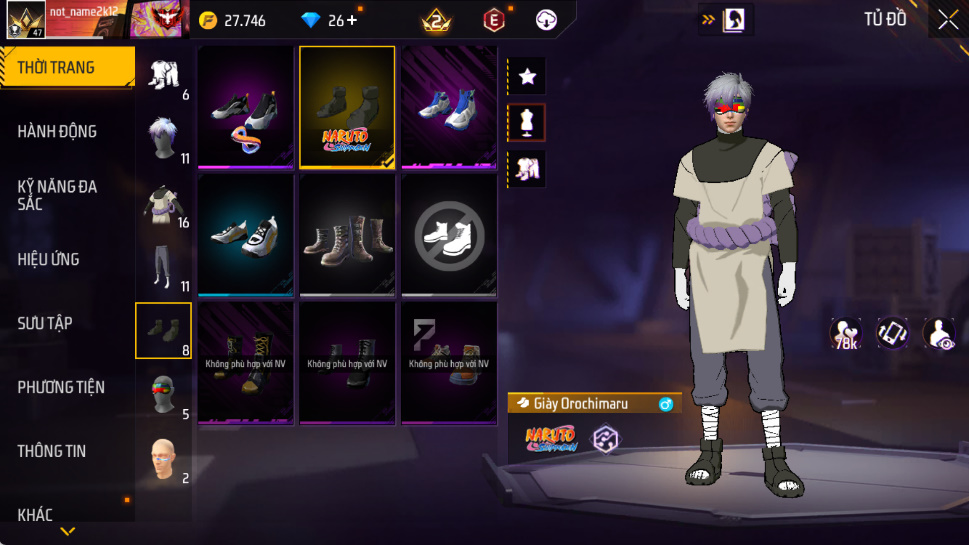Open the Phương Tiện tab
Image resolution: width=969 pixels, height=545 pixels.
[61, 387]
